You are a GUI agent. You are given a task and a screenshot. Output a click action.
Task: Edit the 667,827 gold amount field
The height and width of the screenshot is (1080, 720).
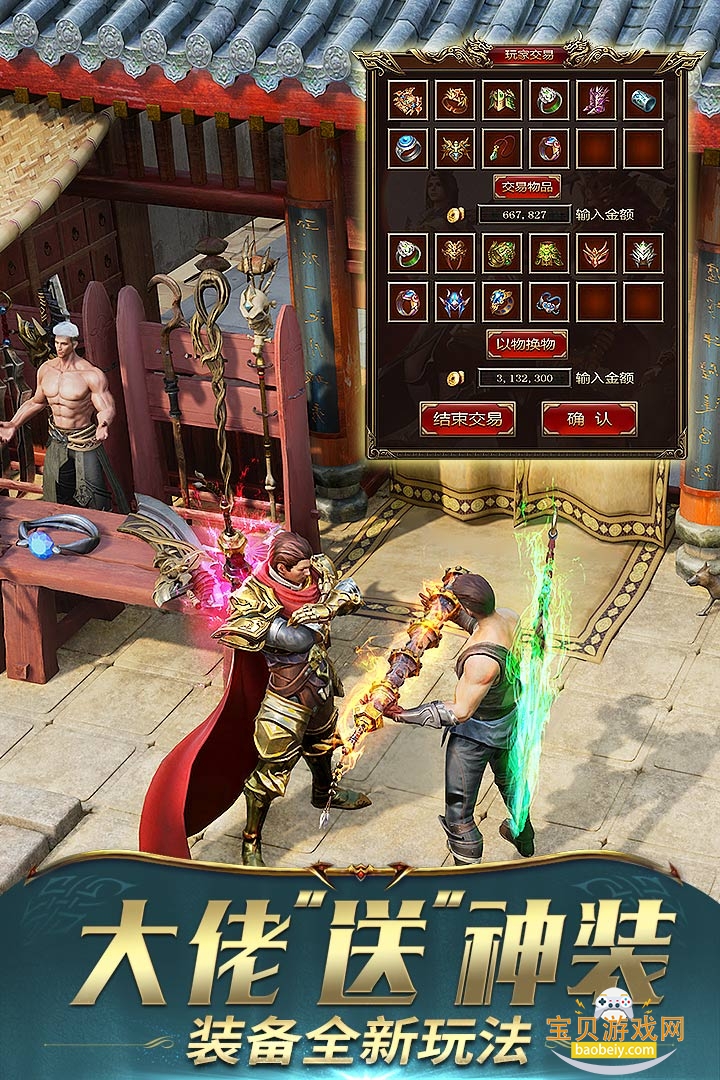[524, 215]
